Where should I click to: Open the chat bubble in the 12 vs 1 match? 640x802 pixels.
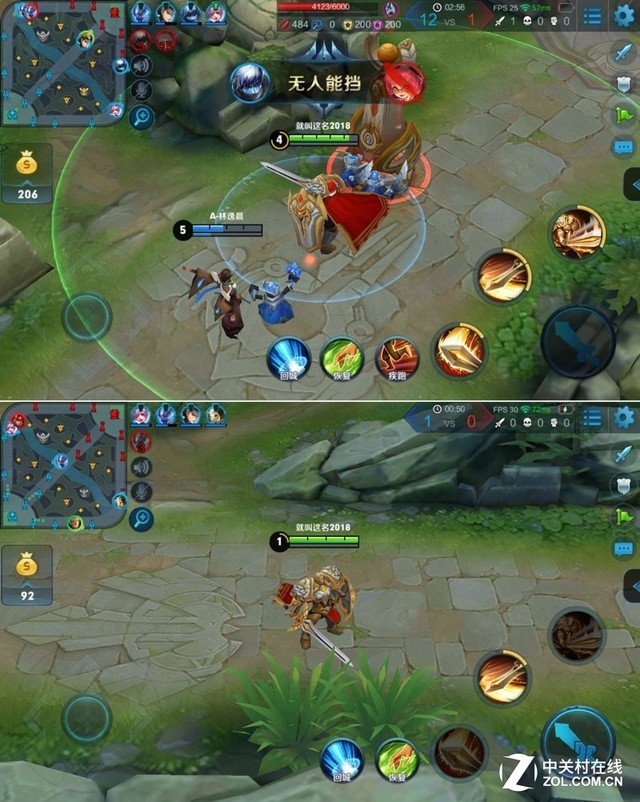pos(625,146)
